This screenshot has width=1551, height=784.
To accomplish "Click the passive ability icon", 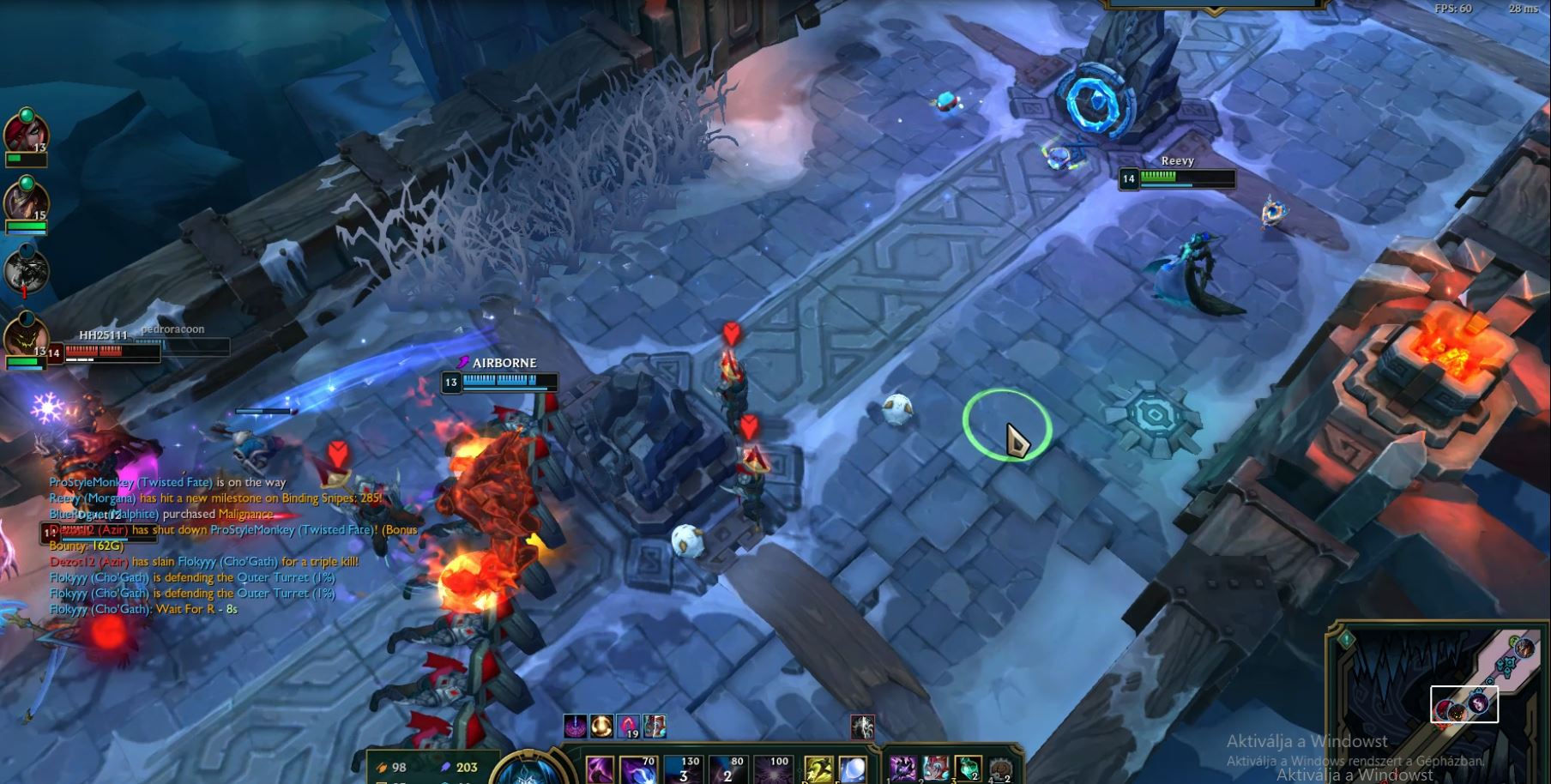I will point(600,769).
